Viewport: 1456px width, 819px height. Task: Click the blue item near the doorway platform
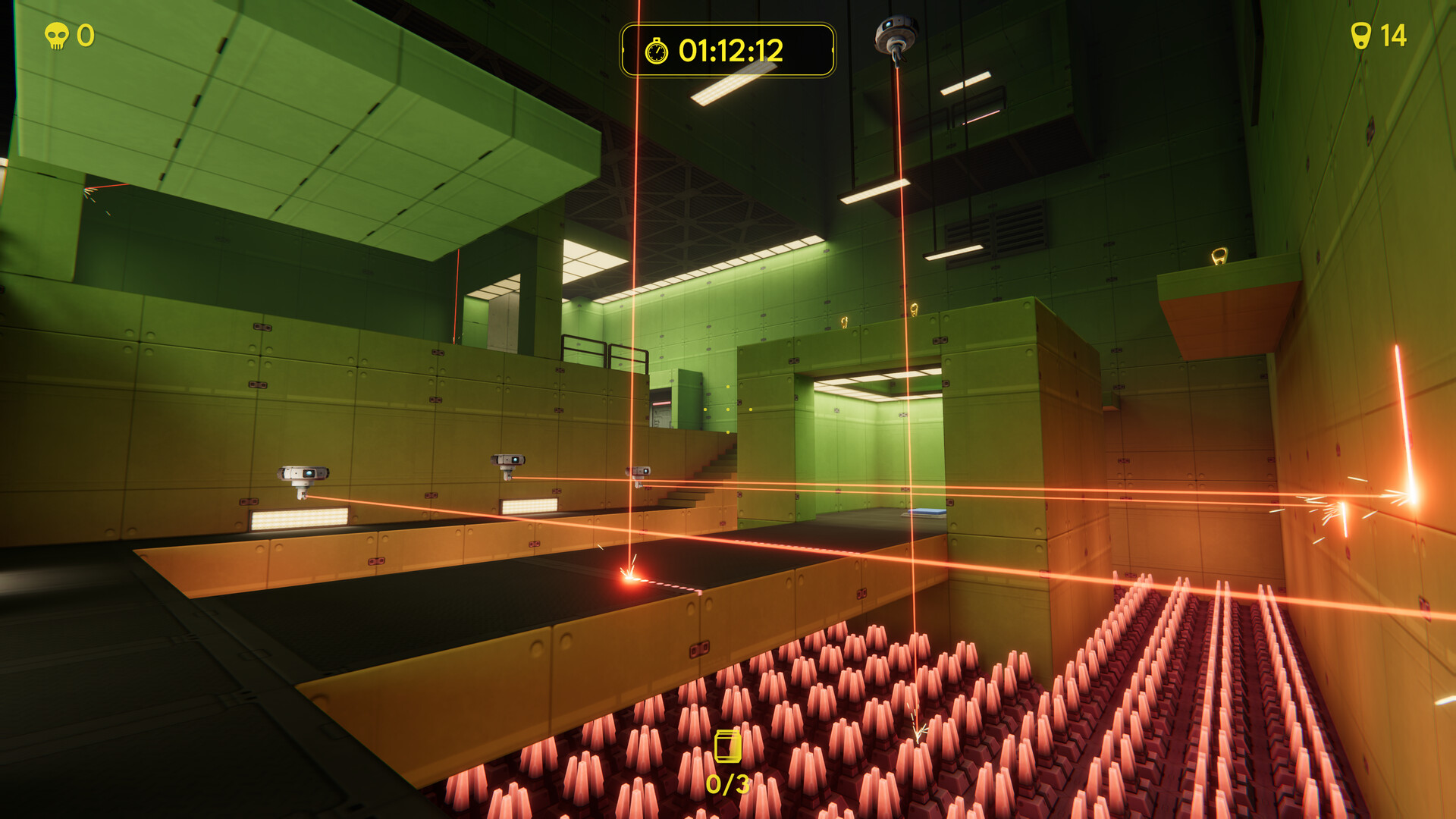tap(925, 512)
